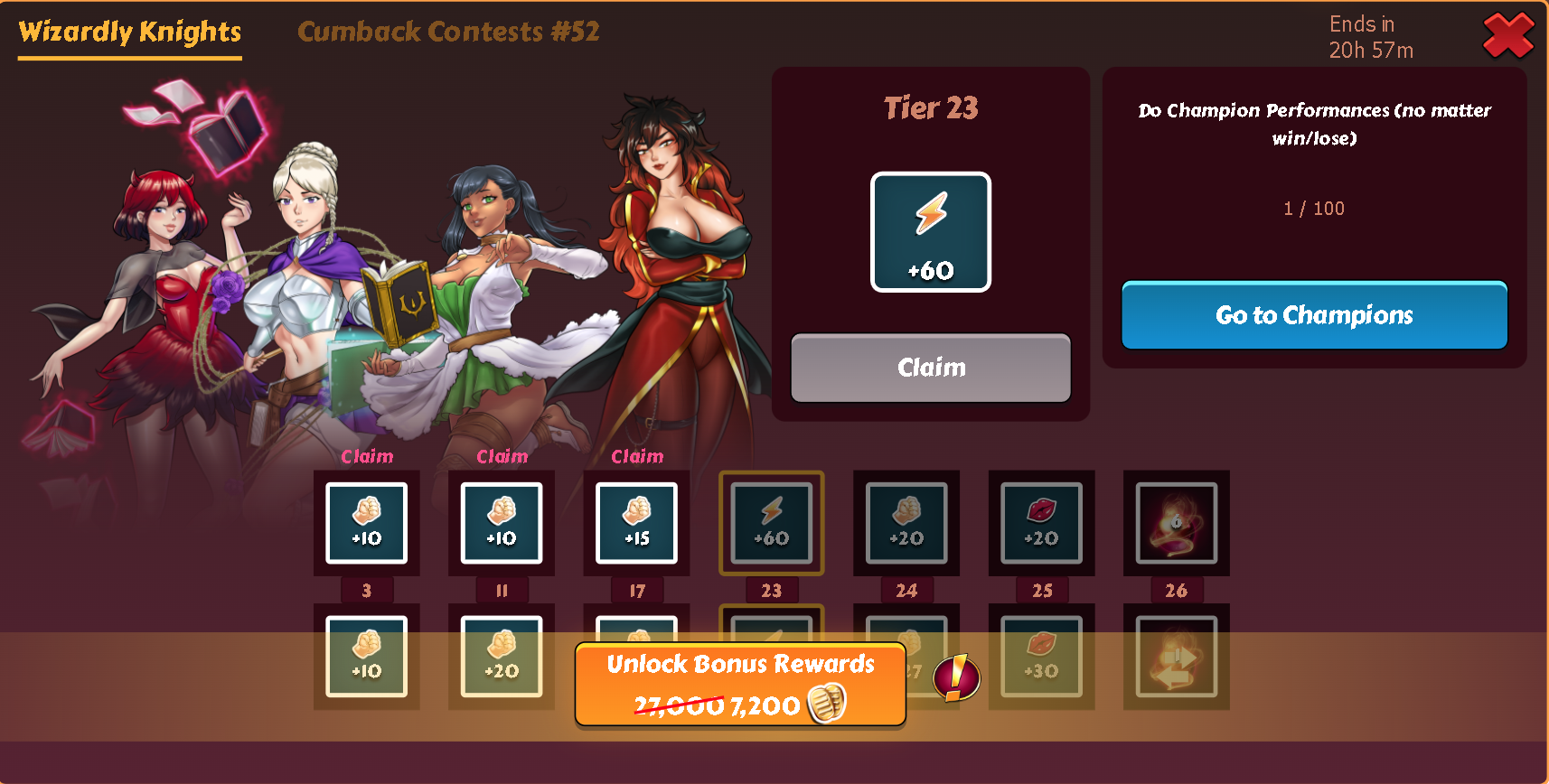Image resolution: width=1549 pixels, height=784 pixels.
Task: Inspect the tier 26 character reward
Action: point(1176,522)
